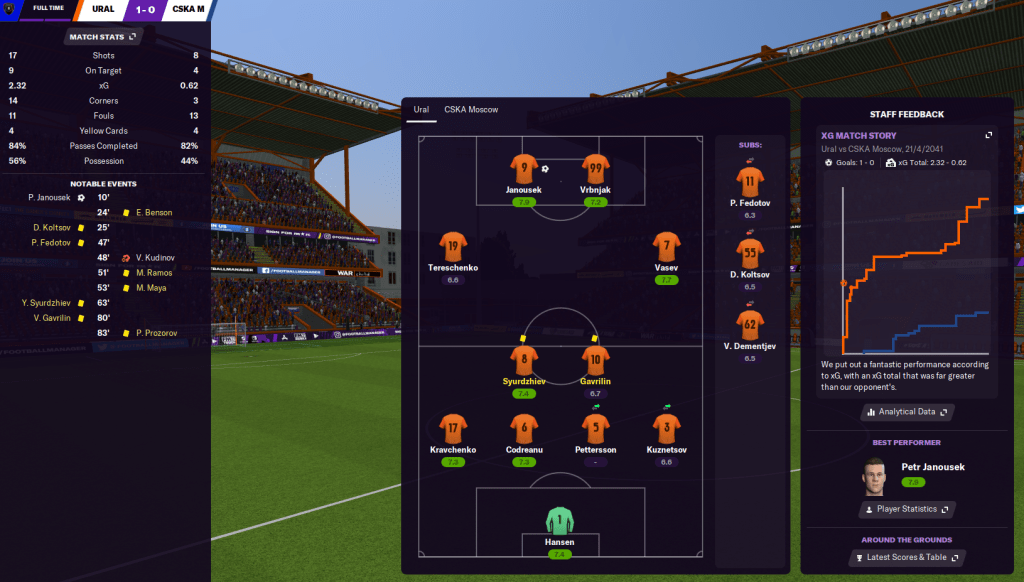Switch to the CSKA Moscow lineup tab
The width and height of the screenshot is (1024, 582).
[x=470, y=110]
